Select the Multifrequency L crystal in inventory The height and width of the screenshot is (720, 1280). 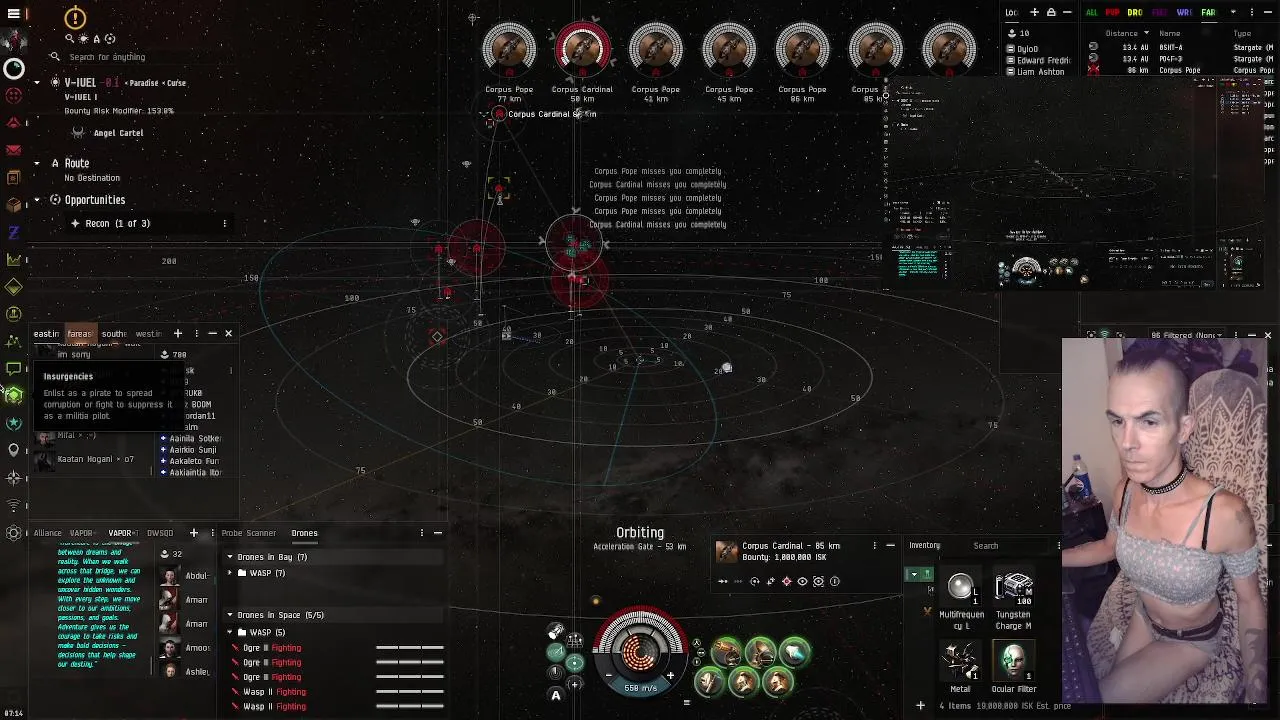[960, 592]
